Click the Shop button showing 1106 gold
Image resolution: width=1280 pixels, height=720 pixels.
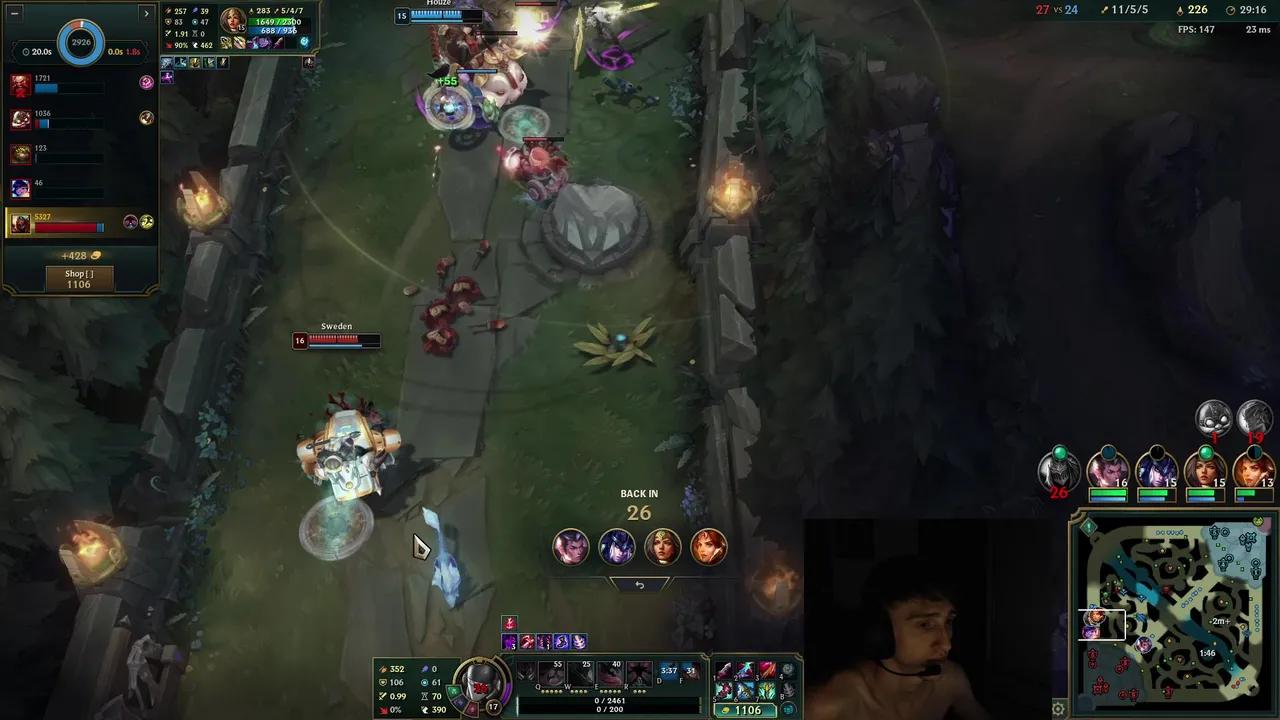point(78,278)
